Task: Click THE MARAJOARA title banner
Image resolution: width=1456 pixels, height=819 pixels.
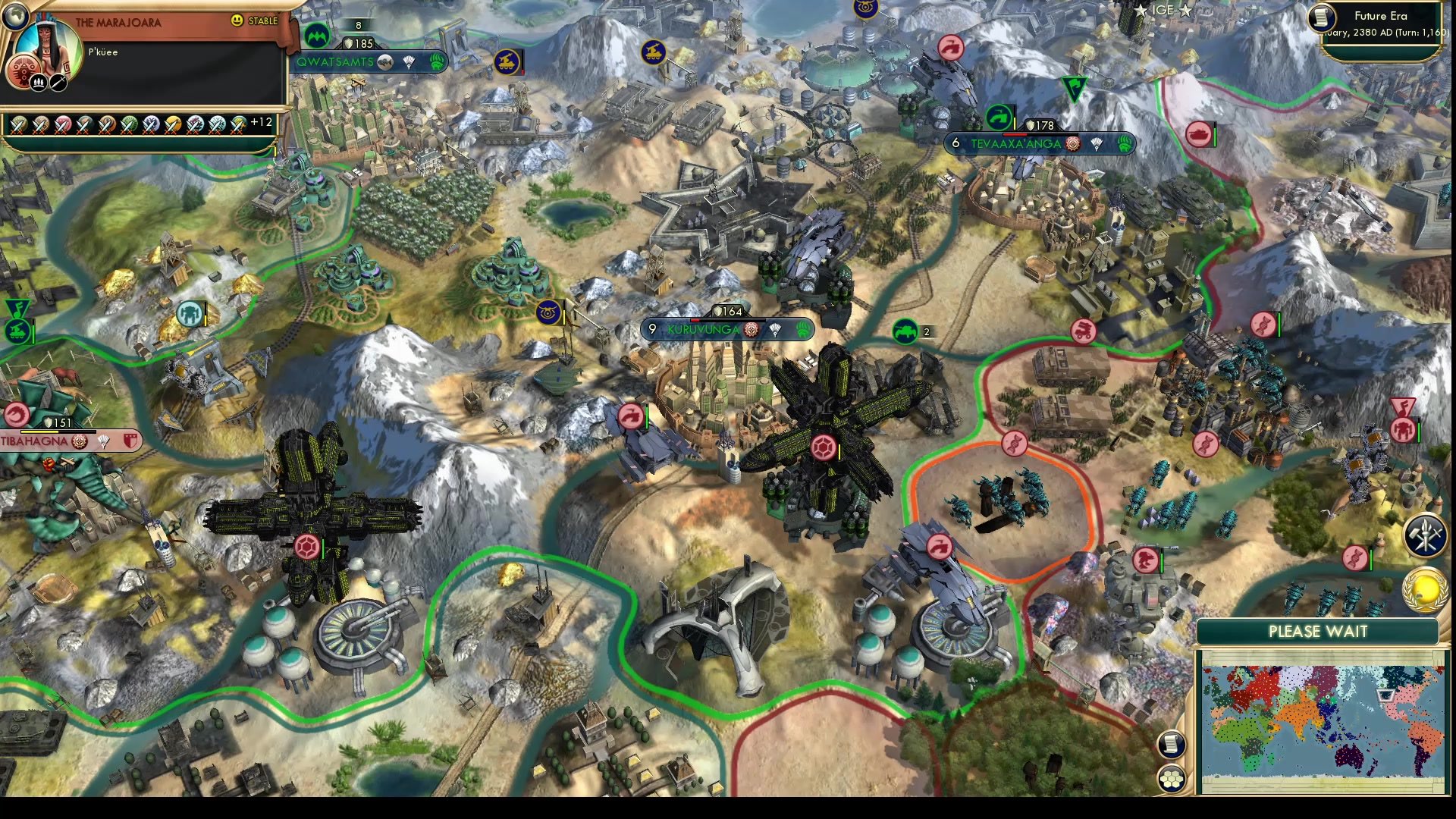Action: [118, 22]
